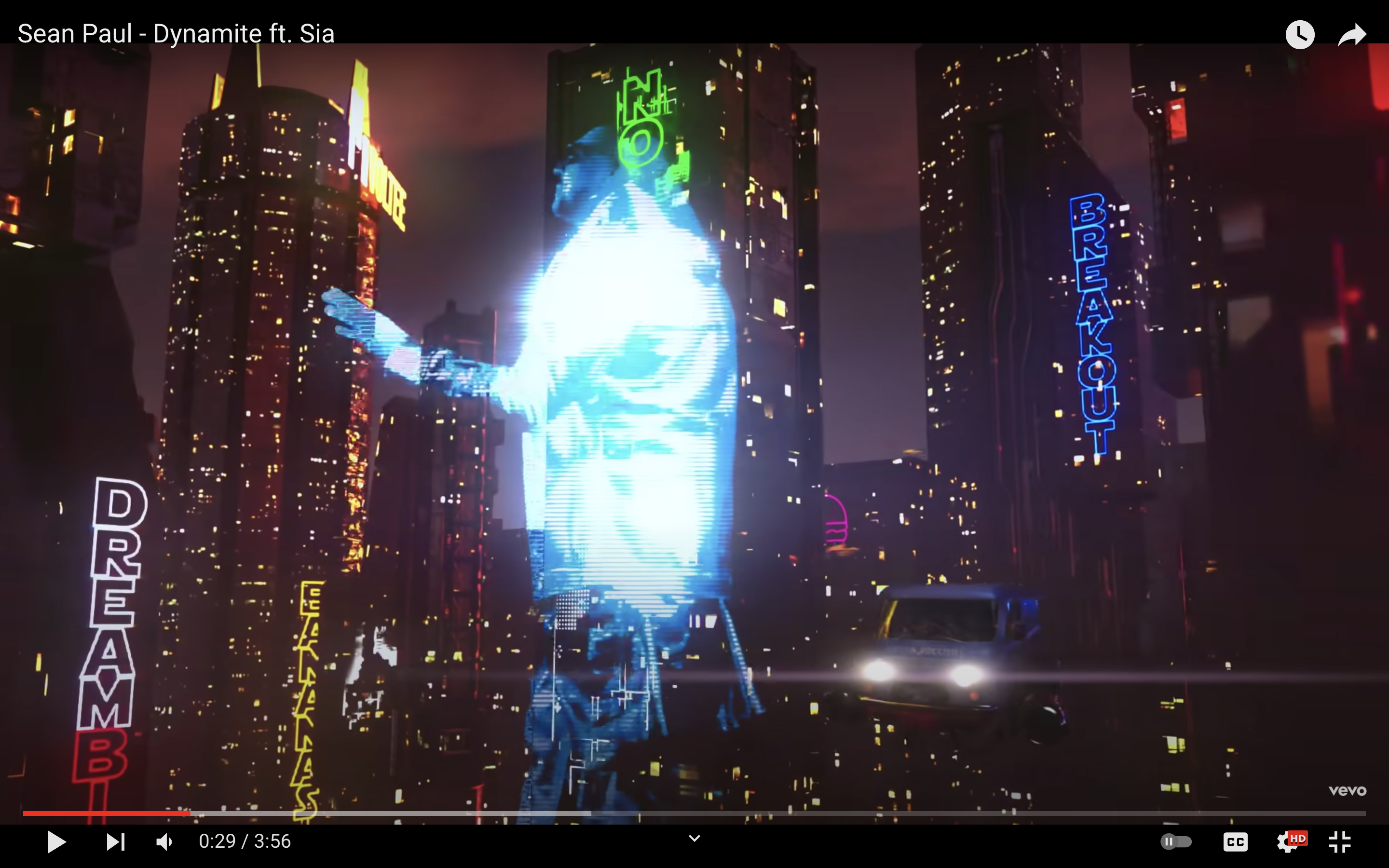
Task: Toggle the autoplay switch
Action: [1176, 841]
